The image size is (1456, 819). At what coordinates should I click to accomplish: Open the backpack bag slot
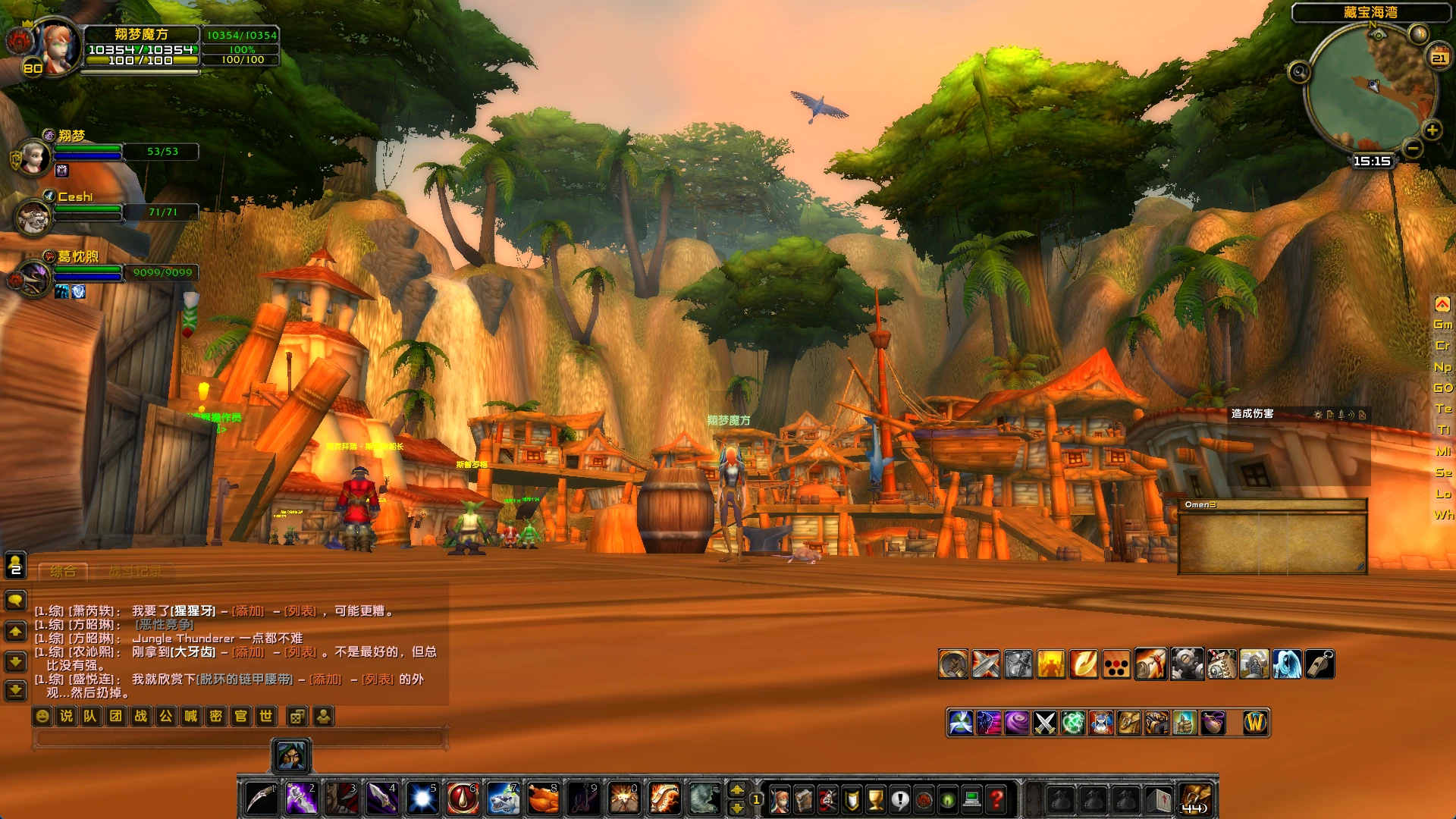pyautogui.click(x=1196, y=799)
